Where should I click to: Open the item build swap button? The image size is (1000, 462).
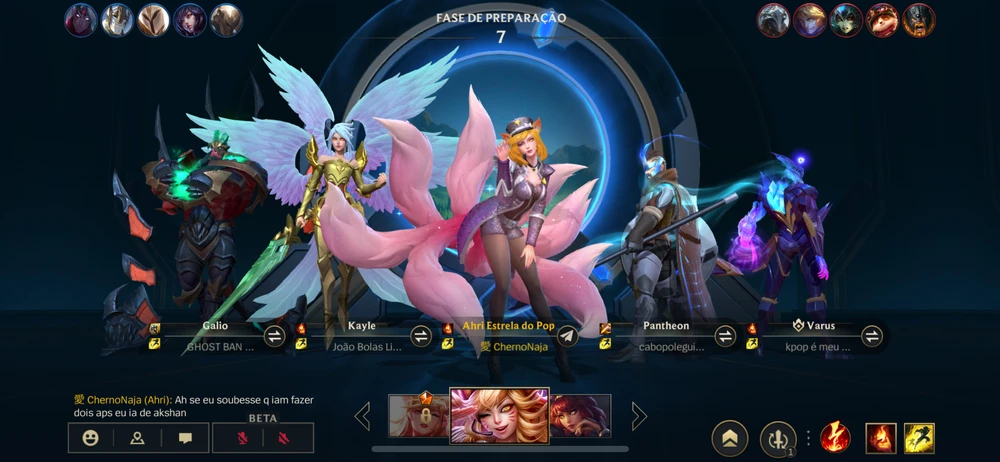coord(778,438)
